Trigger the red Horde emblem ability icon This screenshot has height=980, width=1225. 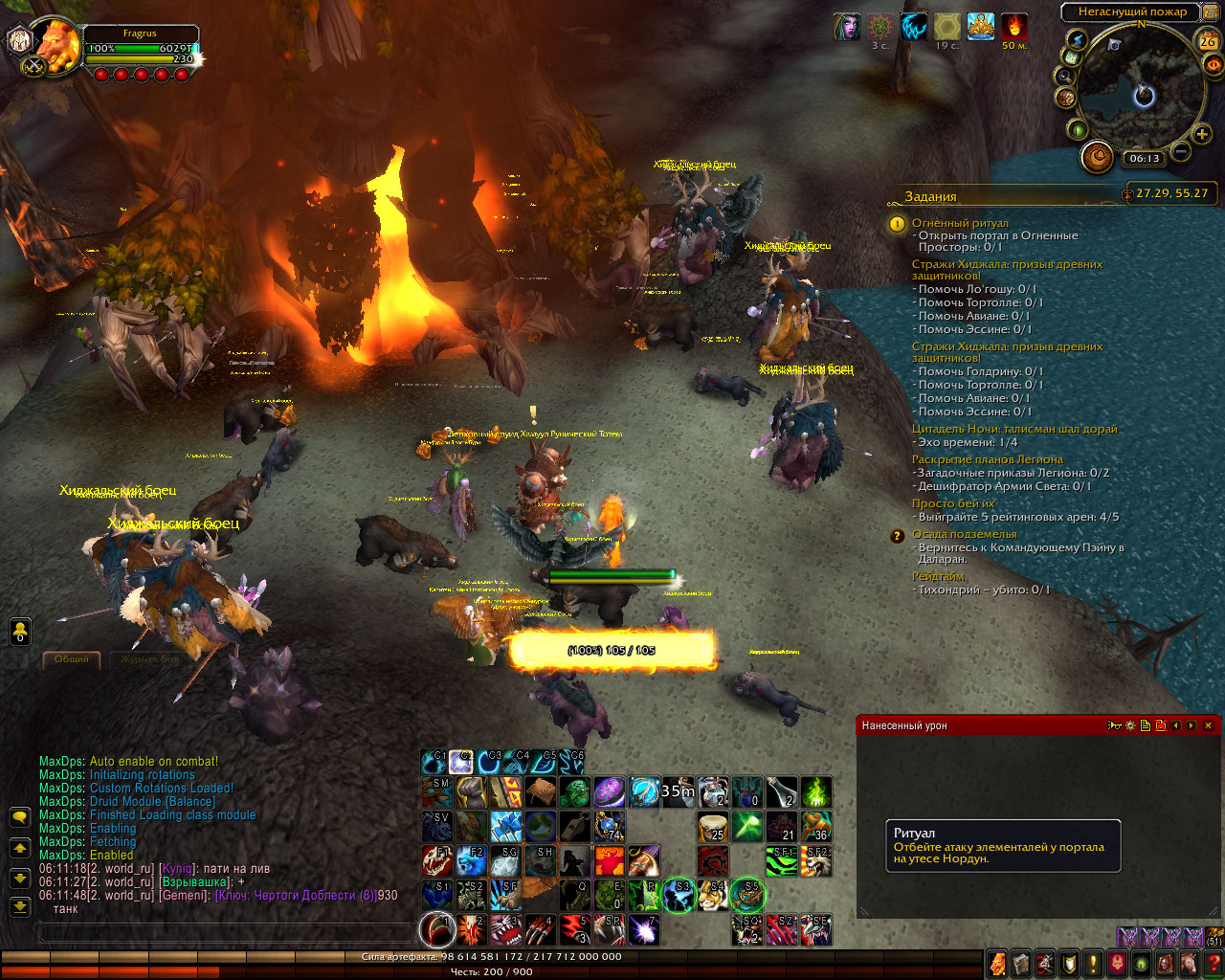(712, 861)
